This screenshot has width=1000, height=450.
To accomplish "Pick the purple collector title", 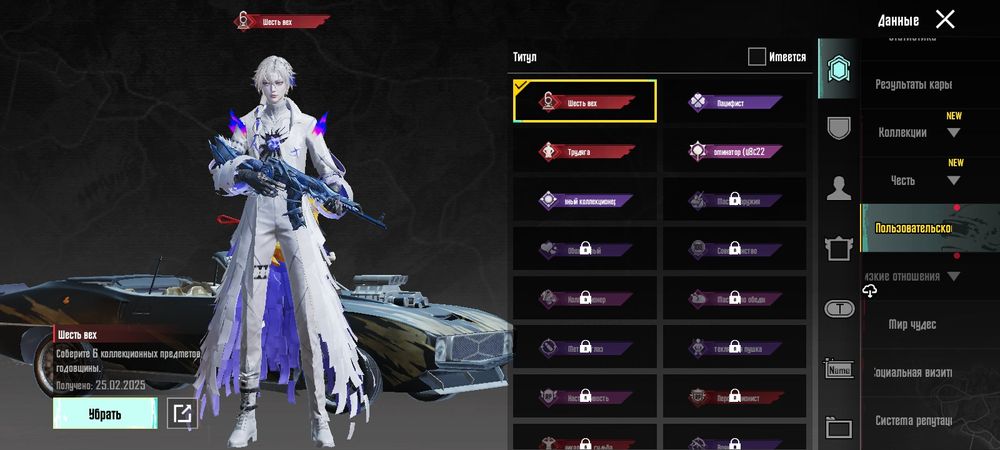I will click(585, 201).
